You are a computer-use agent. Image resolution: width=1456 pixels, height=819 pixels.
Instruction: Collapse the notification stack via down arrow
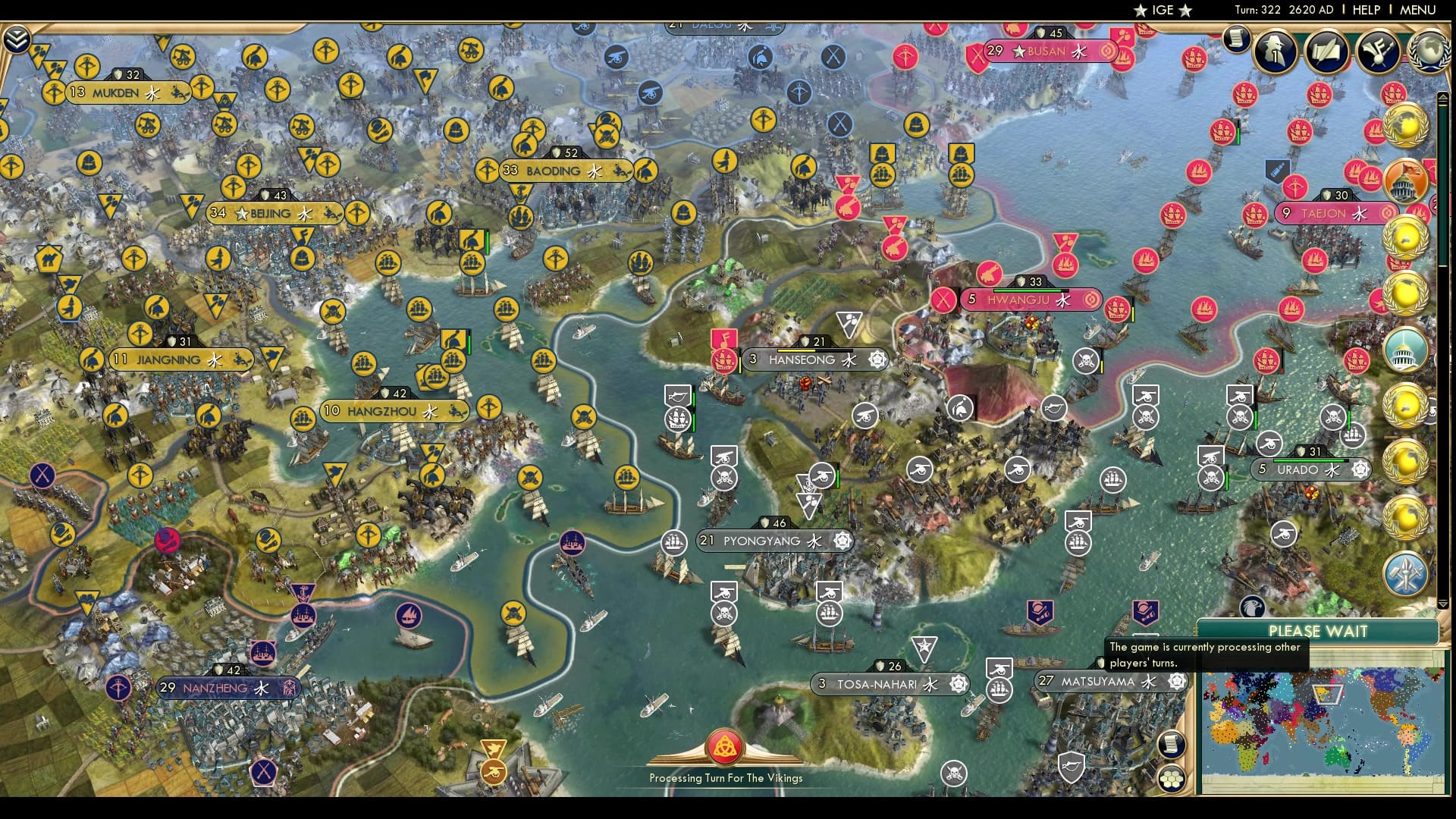[1443, 604]
